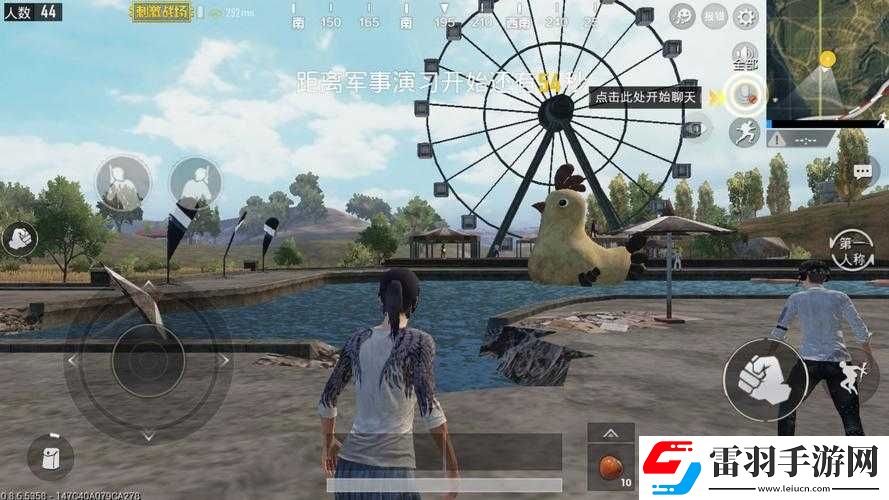This screenshot has height=500, width=889.
Task: Switch view with 第一人称 button
Action: pos(851,249)
